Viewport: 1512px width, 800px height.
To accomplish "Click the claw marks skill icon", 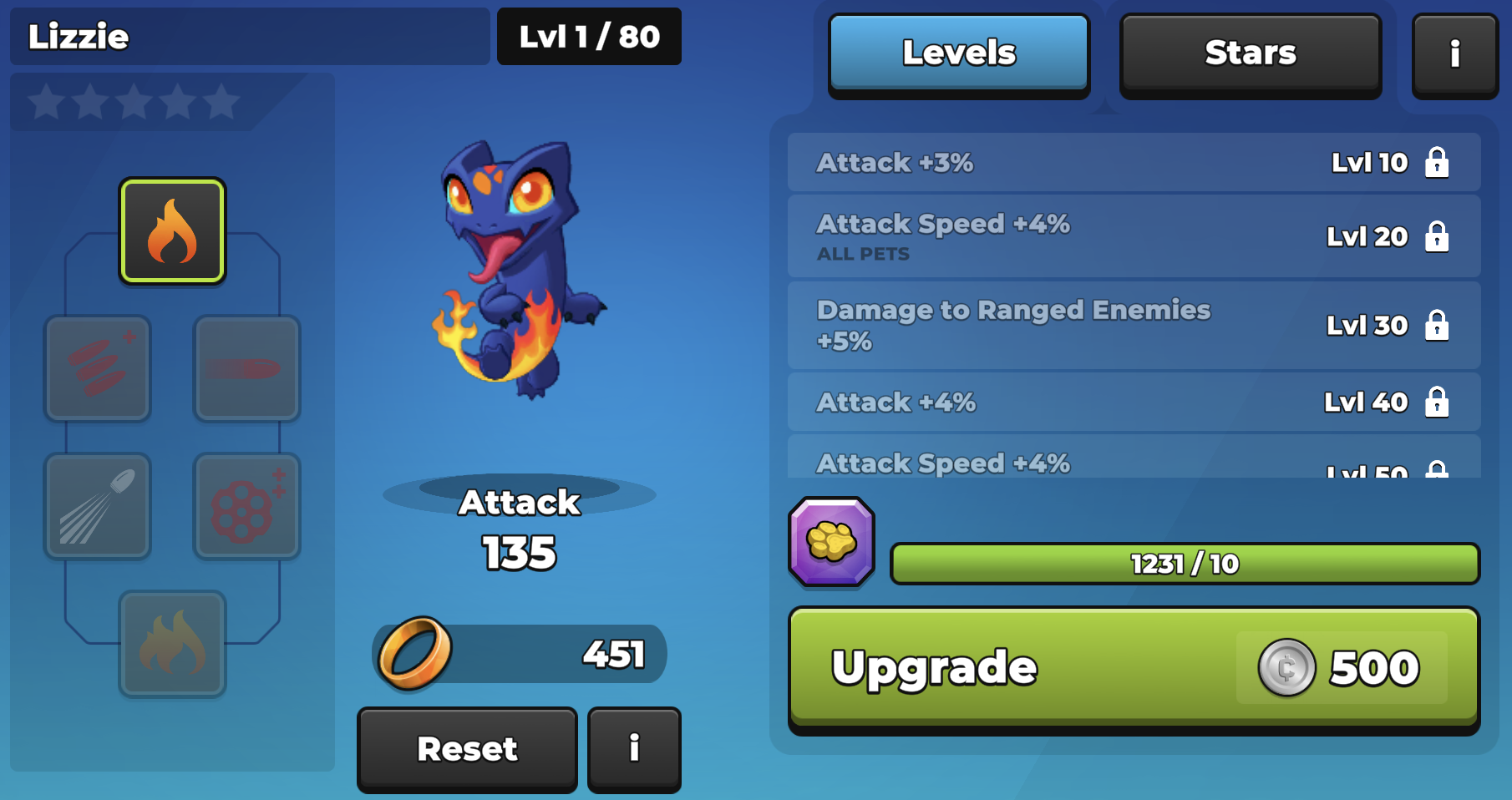I will (97, 369).
